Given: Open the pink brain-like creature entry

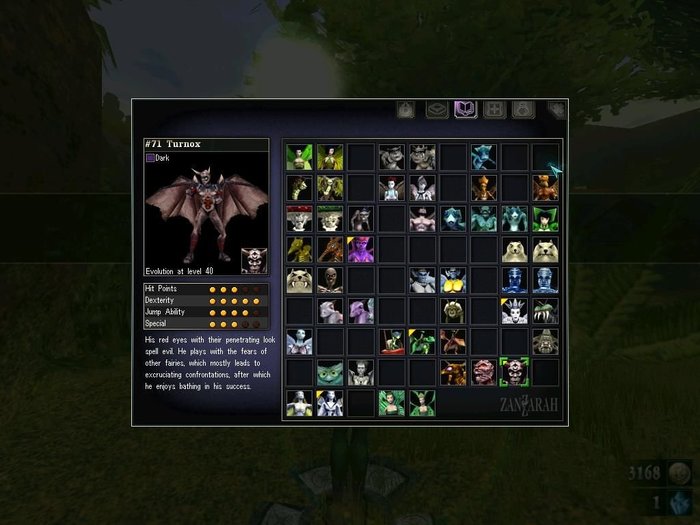Looking at the screenshot, I should 484,373.
